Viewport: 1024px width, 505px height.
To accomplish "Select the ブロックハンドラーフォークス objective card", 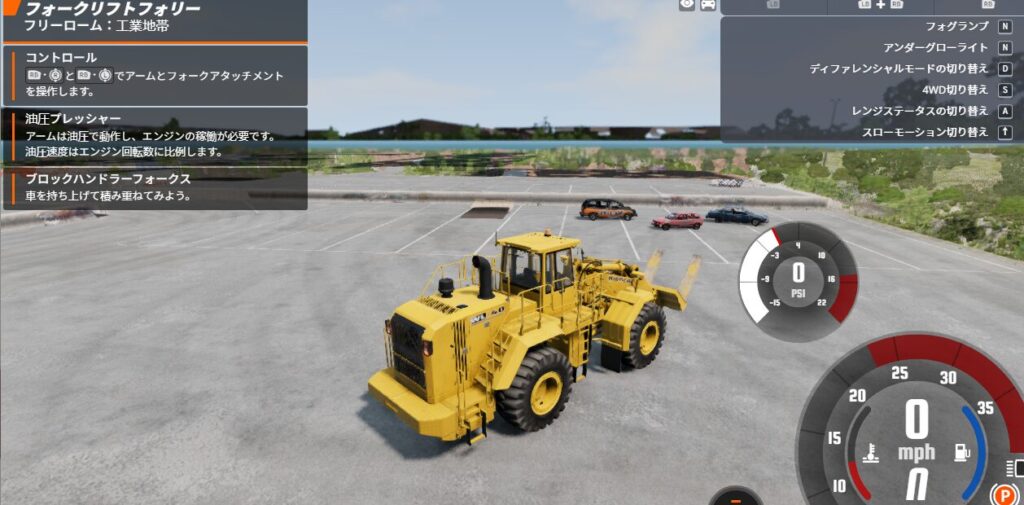I will [x=155, y=188].
